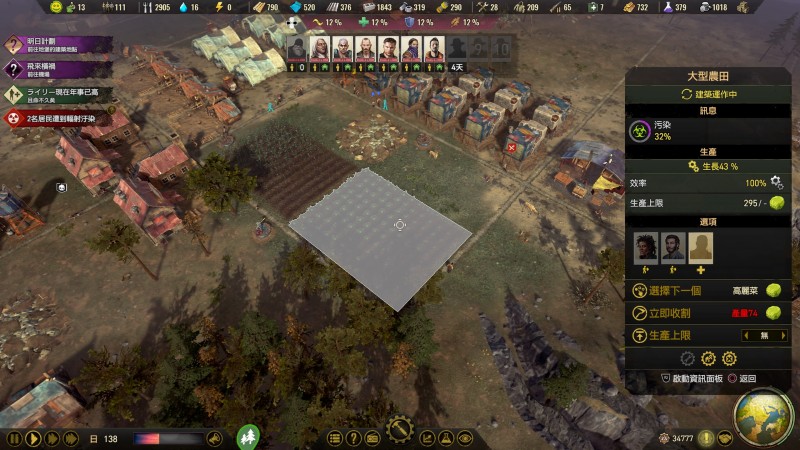Open the list panel icon in bottom bar
Screen dimensions: 800x450
[x=334, y=438]
